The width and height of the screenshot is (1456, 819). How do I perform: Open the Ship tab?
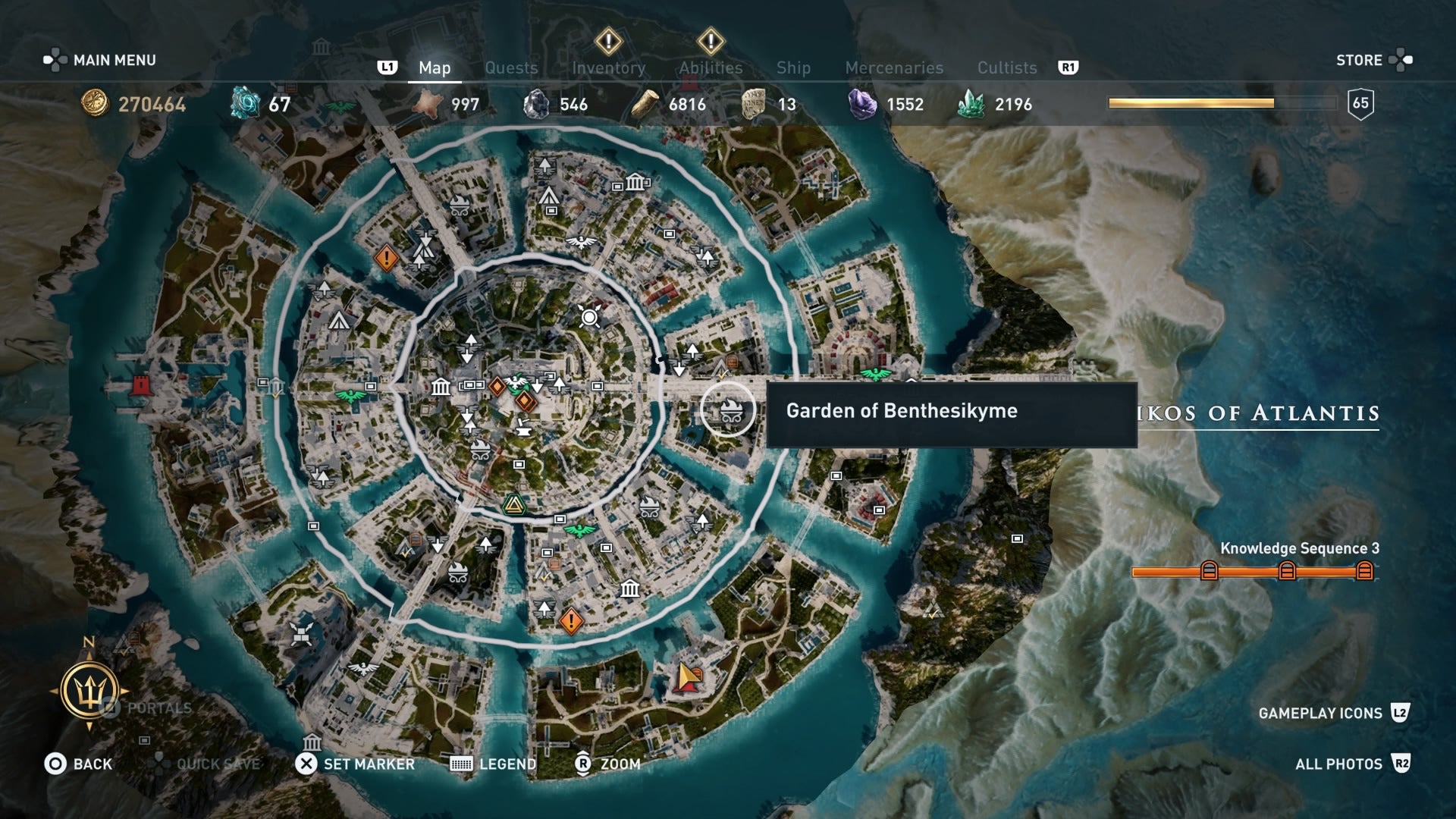(x=793, y=67)
